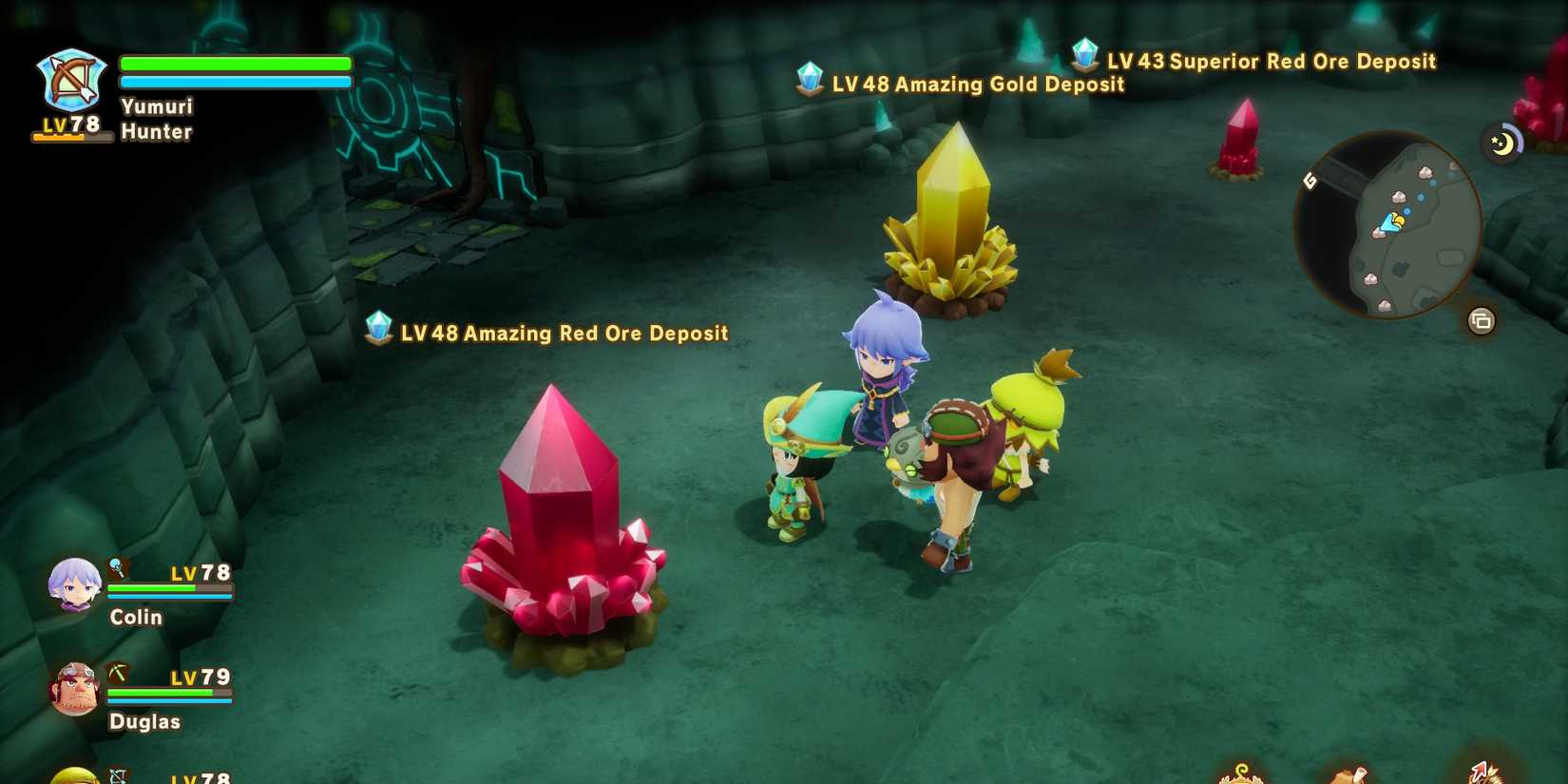Screen dimensions: 1568x784
Task: Click the yellow LV experience bar under Yumuri
Action: pos(71,136)
